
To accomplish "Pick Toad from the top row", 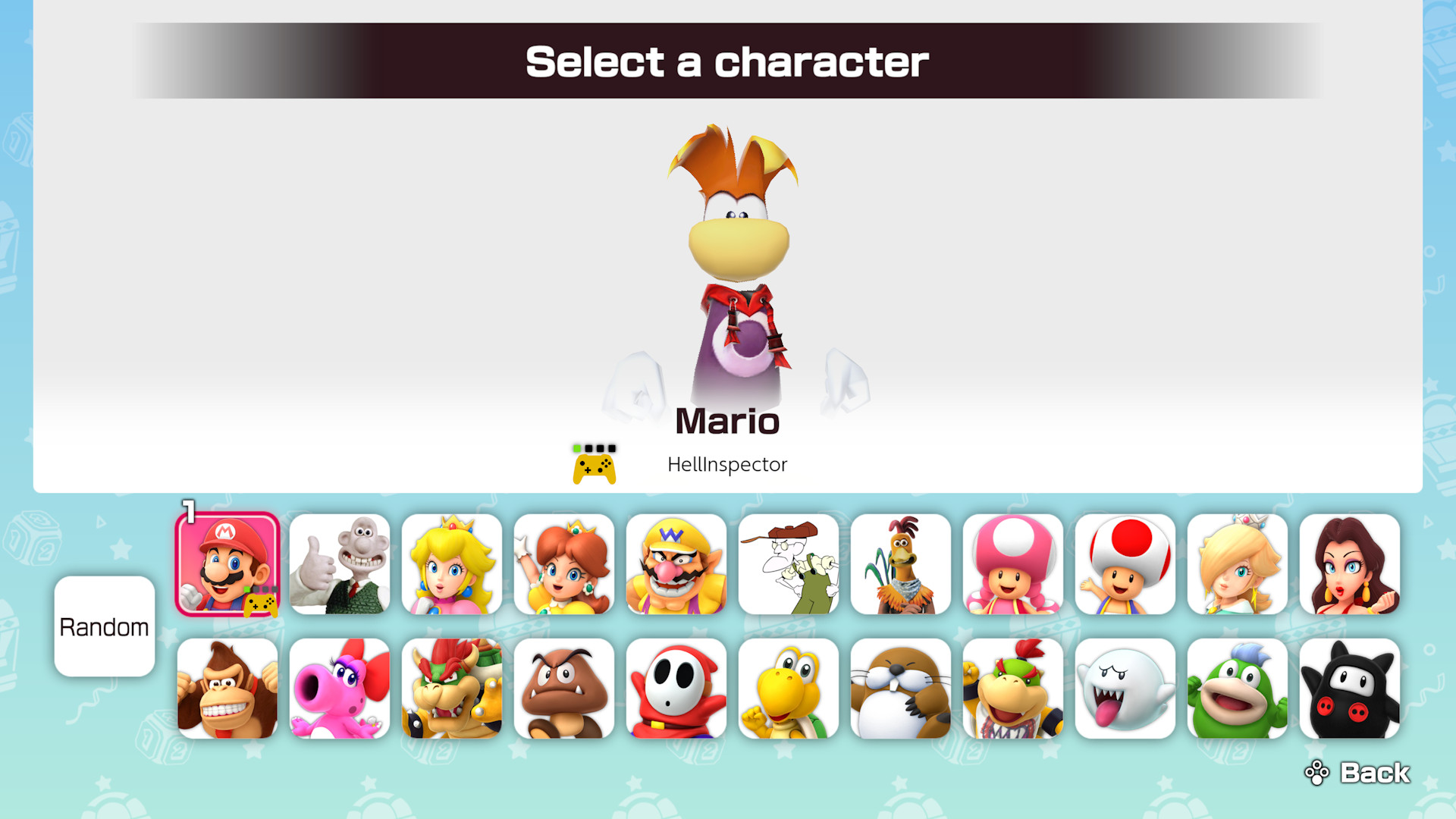I will (1125, 564).
